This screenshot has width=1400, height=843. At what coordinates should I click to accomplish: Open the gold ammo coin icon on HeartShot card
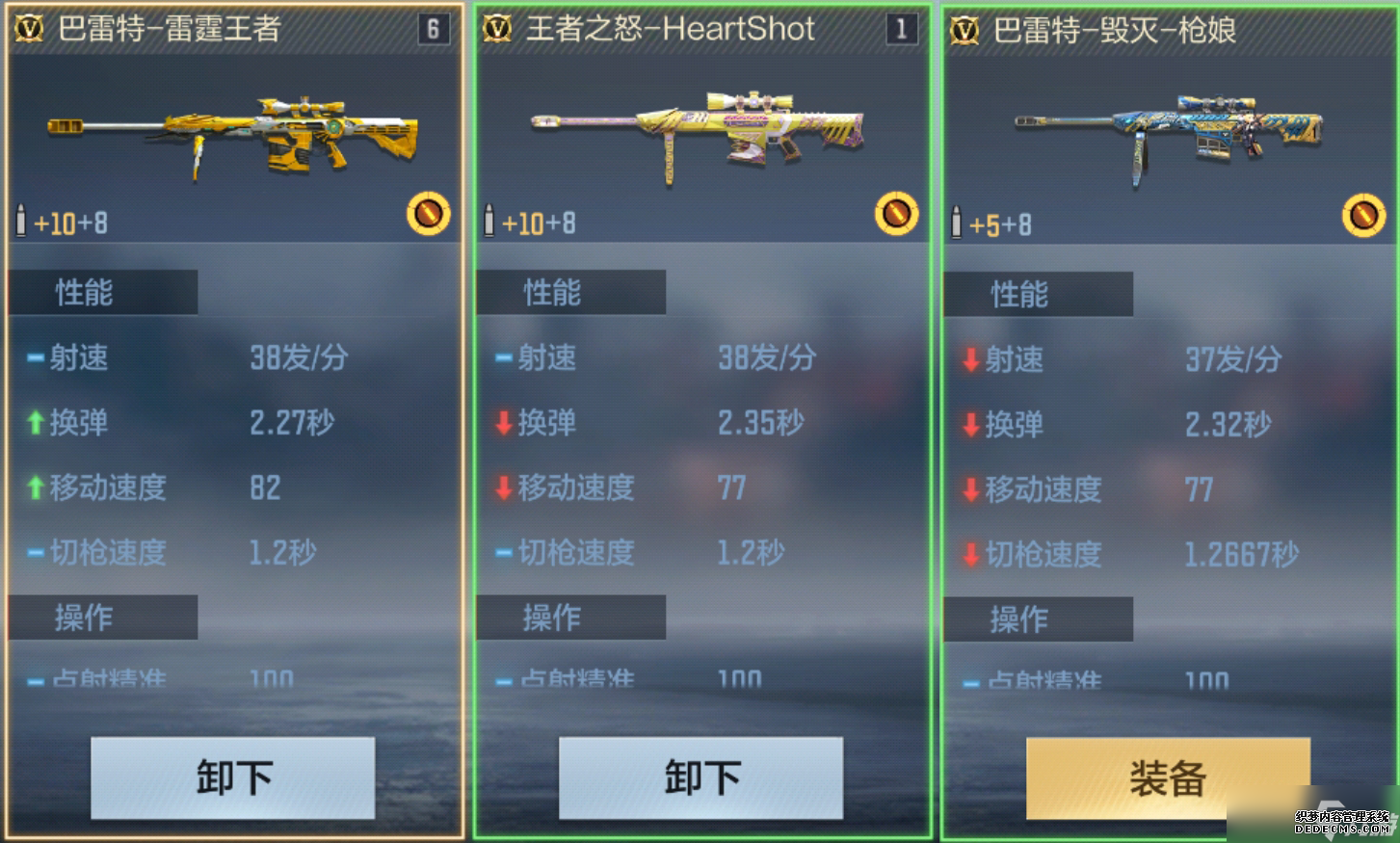coord(897,213)
